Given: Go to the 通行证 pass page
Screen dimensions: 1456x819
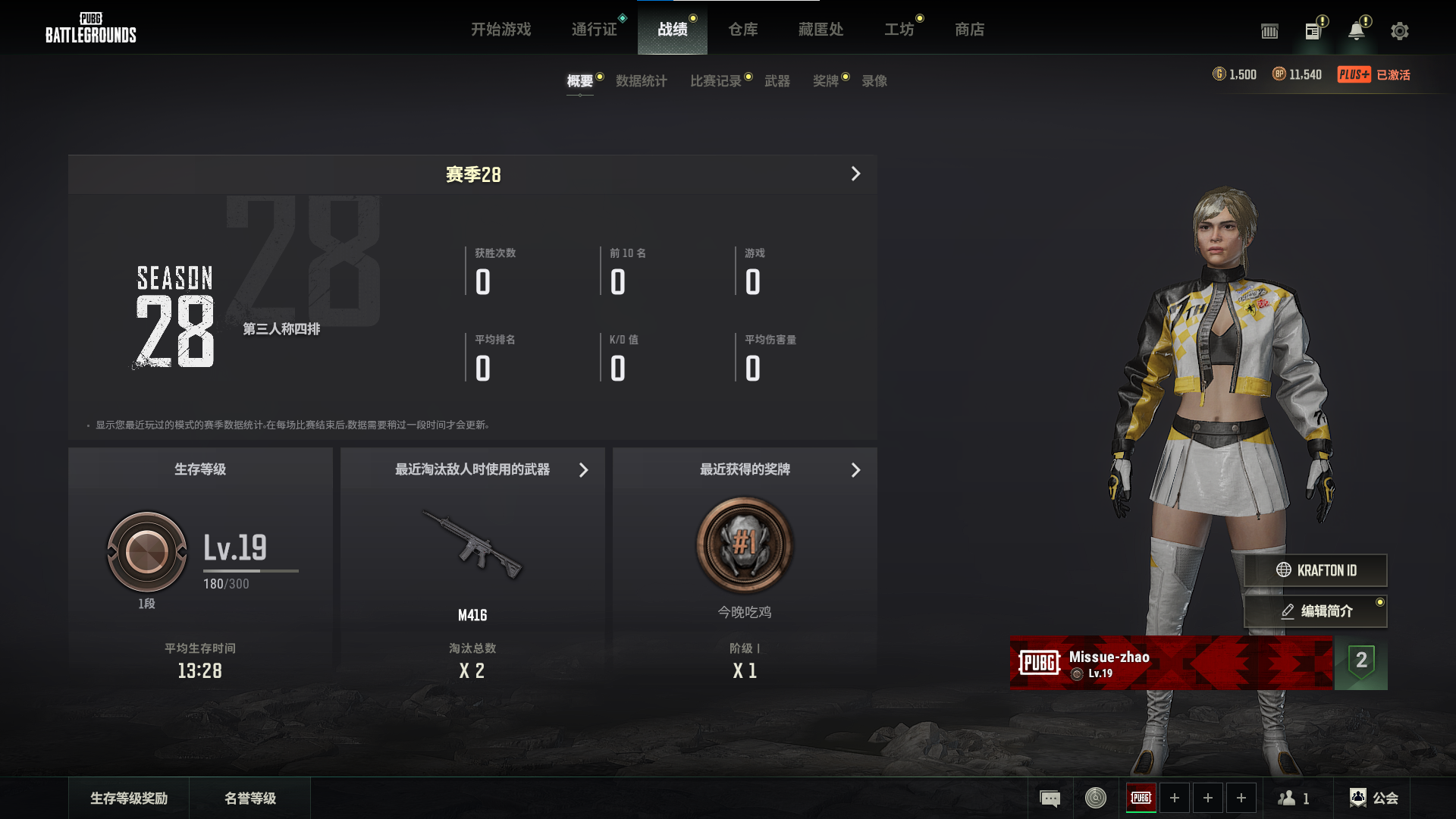Looking at the screenshot, I should [594, 30].
